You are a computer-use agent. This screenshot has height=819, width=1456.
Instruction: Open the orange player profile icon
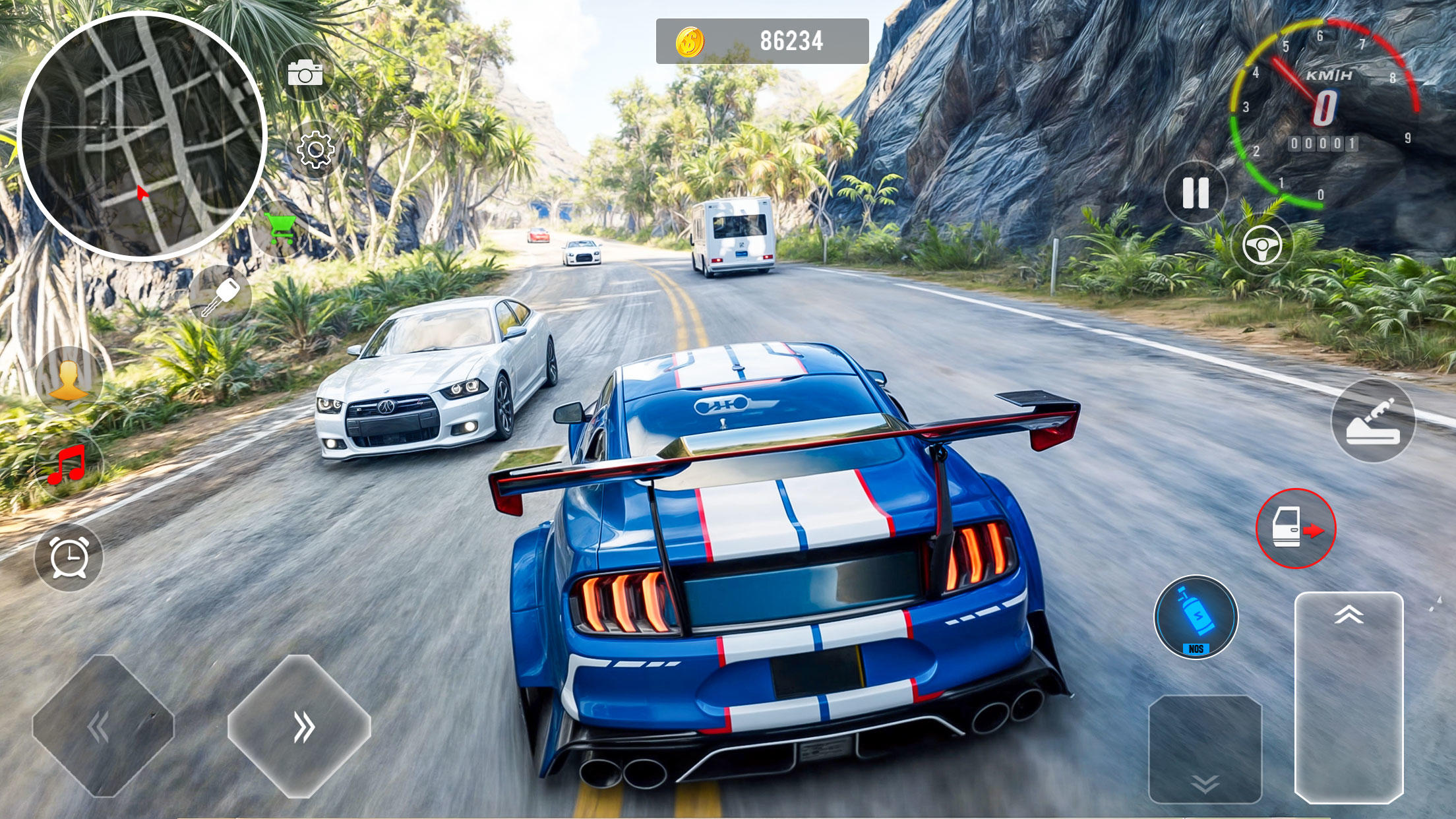coord(69,379)
